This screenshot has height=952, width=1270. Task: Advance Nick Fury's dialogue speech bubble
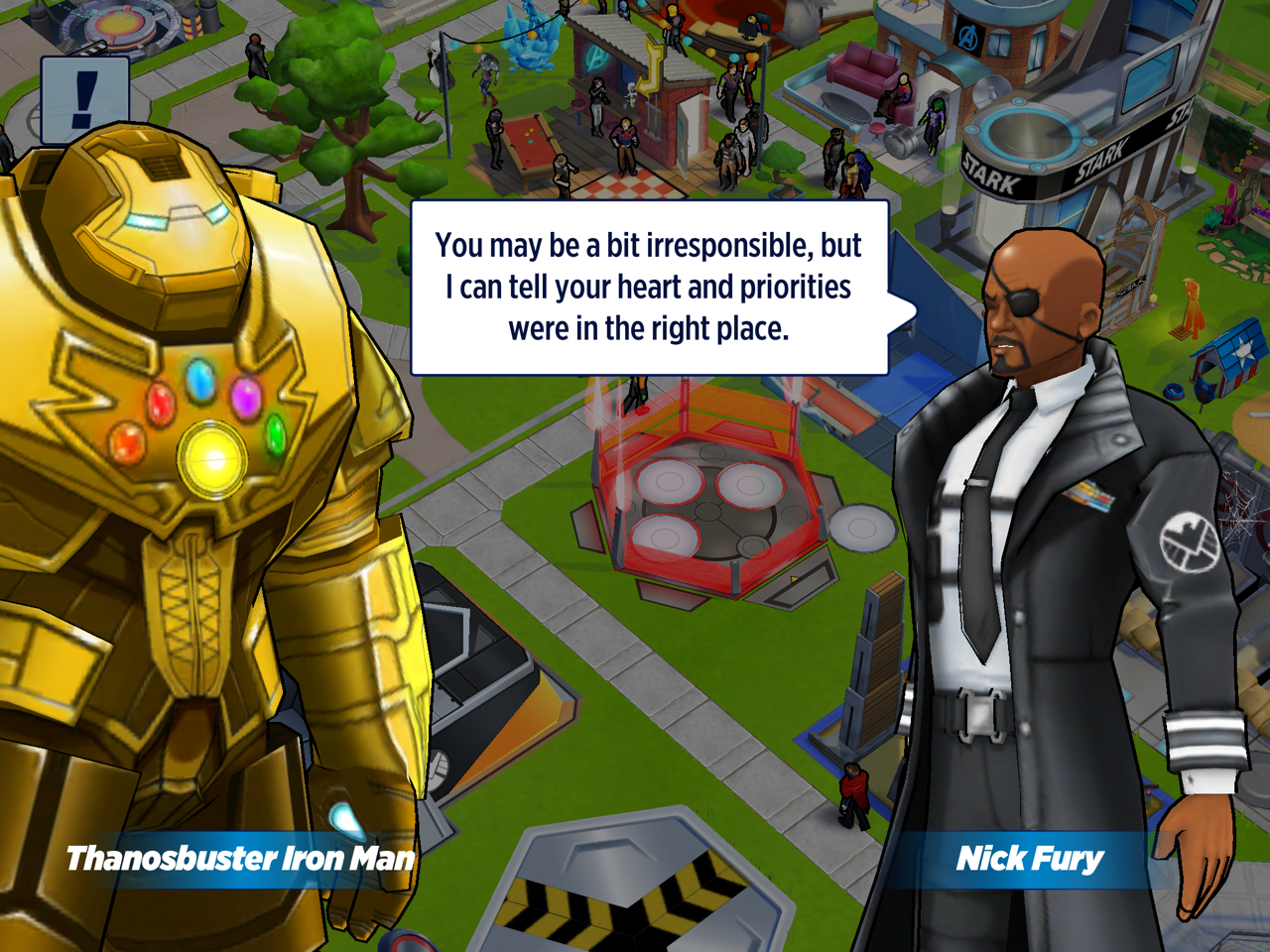pos(650,288)
